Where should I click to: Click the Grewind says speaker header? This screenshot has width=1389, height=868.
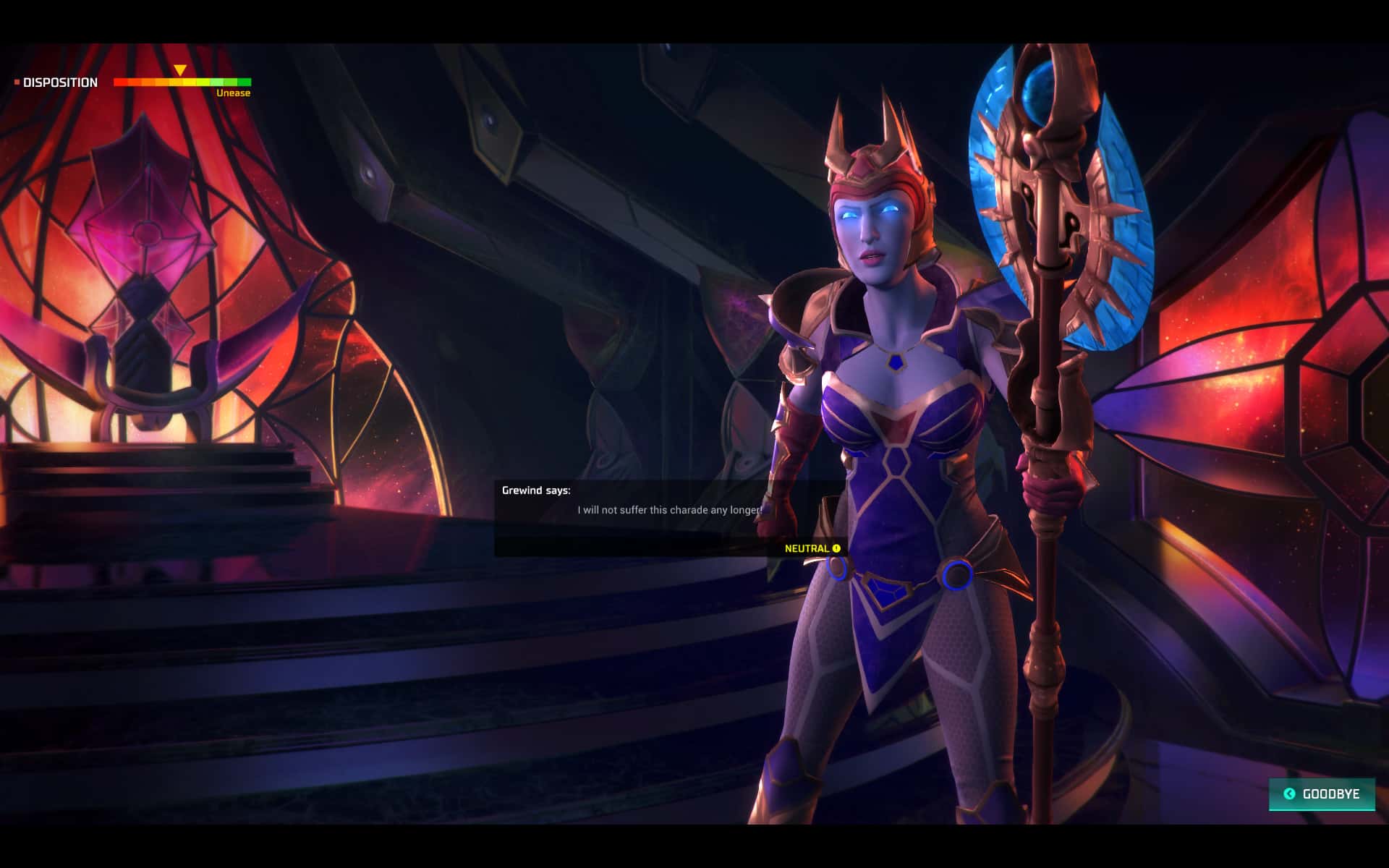(x=535, y=489)
